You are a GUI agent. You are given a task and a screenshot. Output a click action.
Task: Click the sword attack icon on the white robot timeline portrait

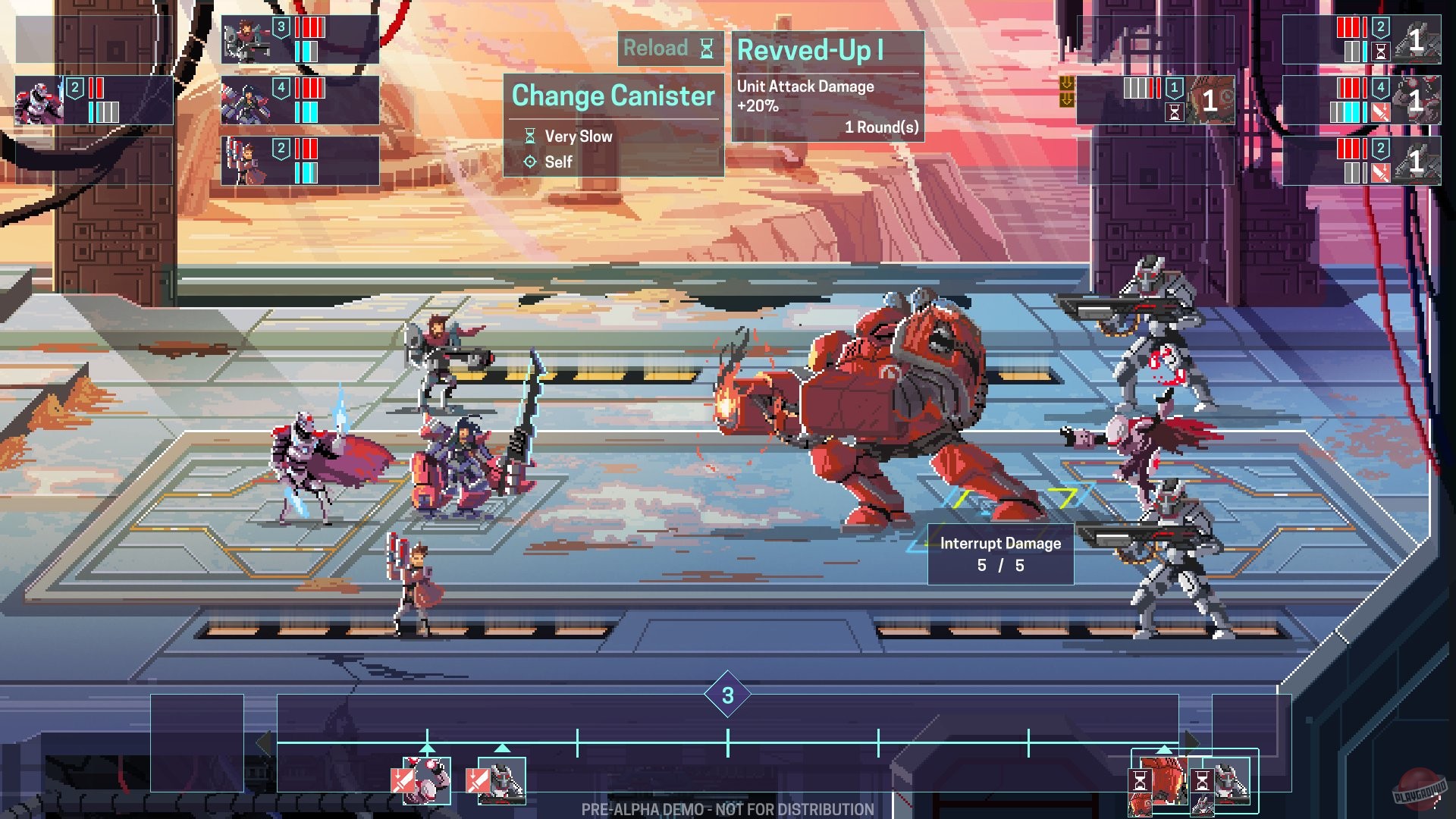(x=478, y=780)
